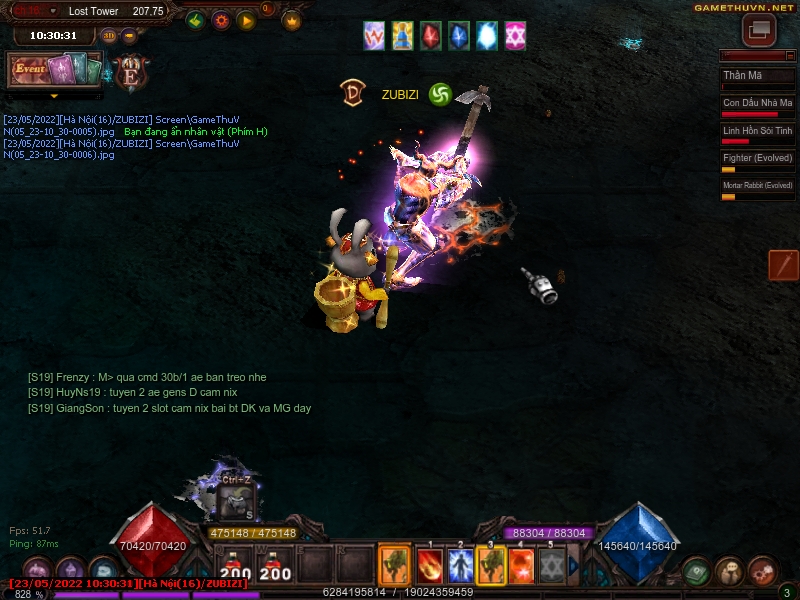Activate the fireball skill in slot 1

[x=430, y=566]
